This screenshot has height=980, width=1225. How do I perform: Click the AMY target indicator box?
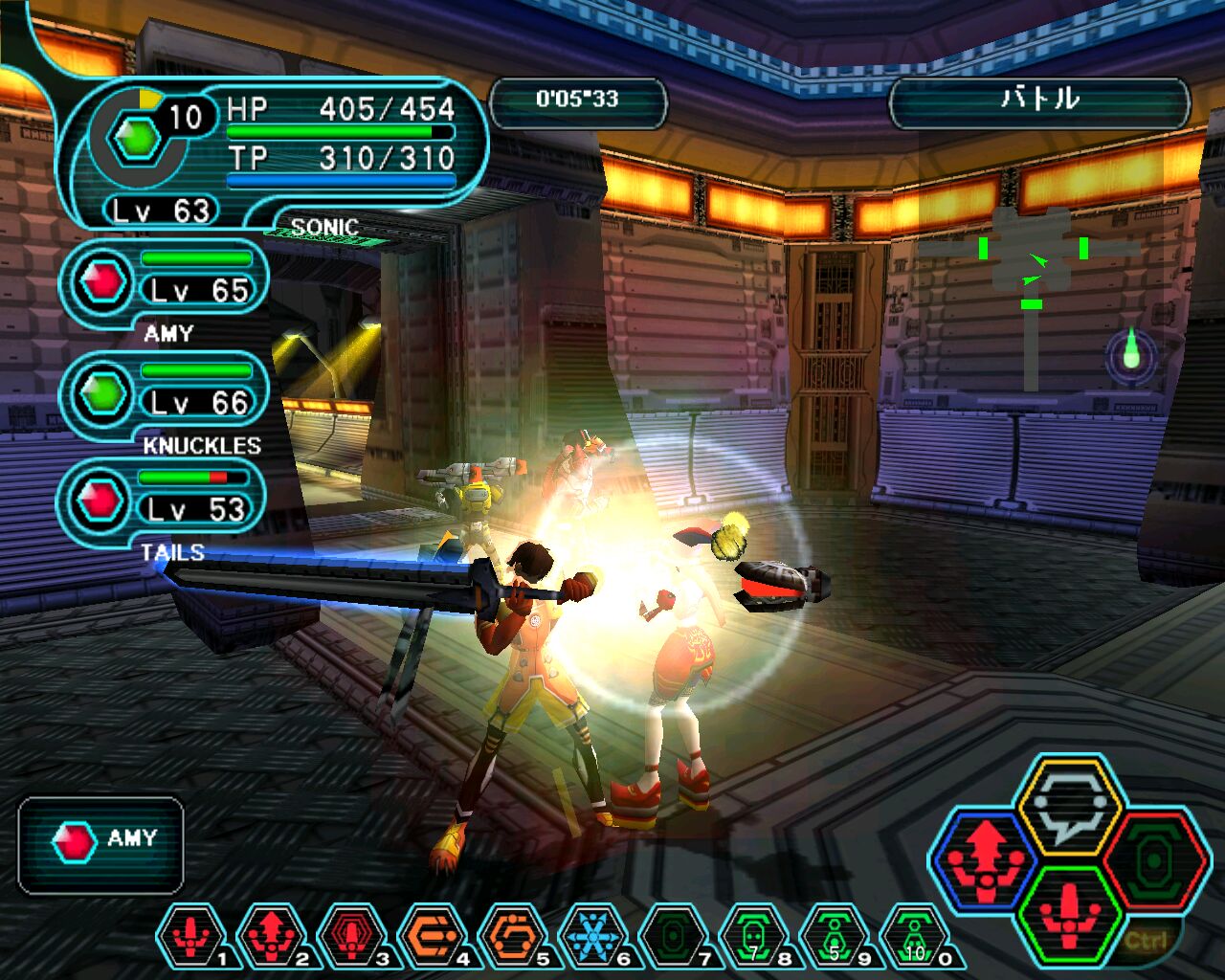[100, 844]
